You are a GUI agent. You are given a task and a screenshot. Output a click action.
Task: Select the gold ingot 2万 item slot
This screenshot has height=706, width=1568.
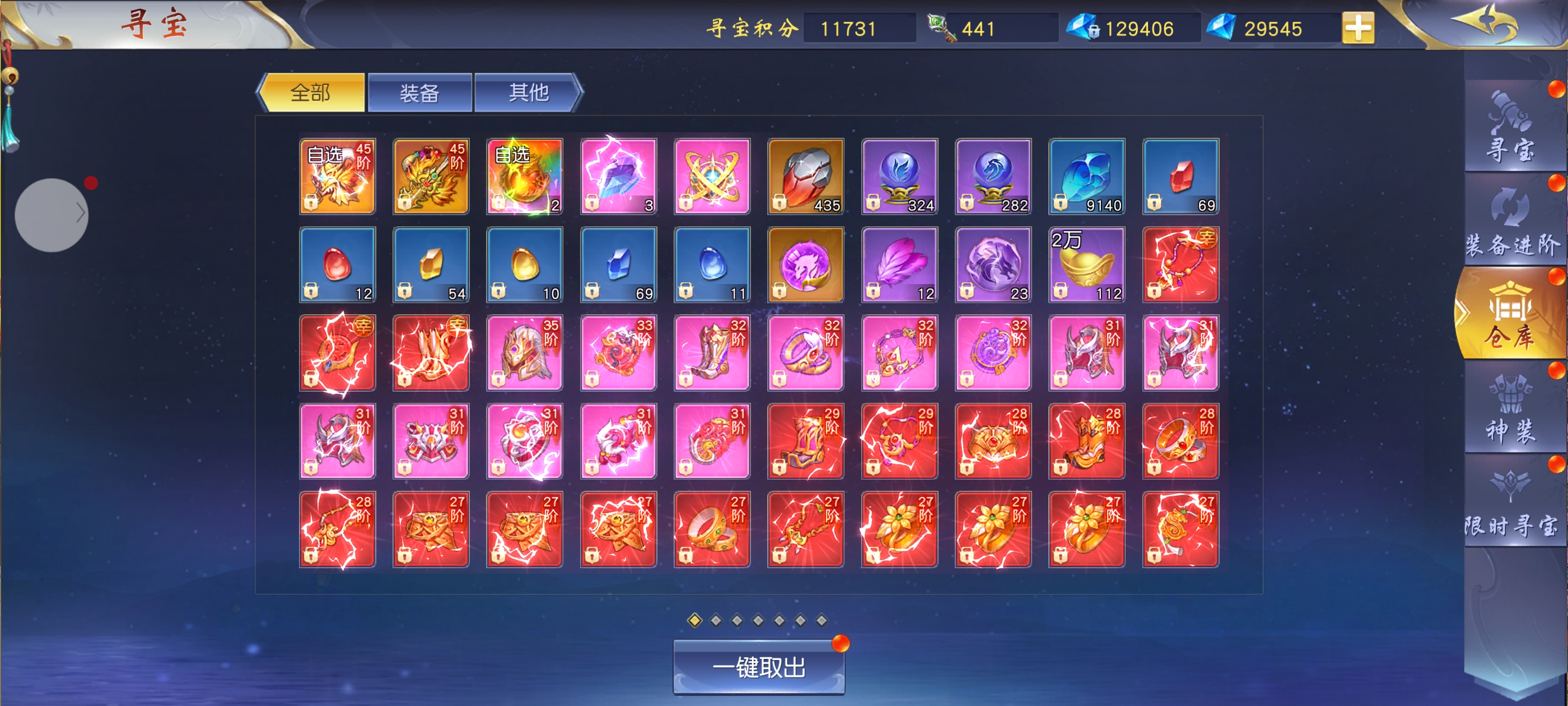[x=1086, y=264]
